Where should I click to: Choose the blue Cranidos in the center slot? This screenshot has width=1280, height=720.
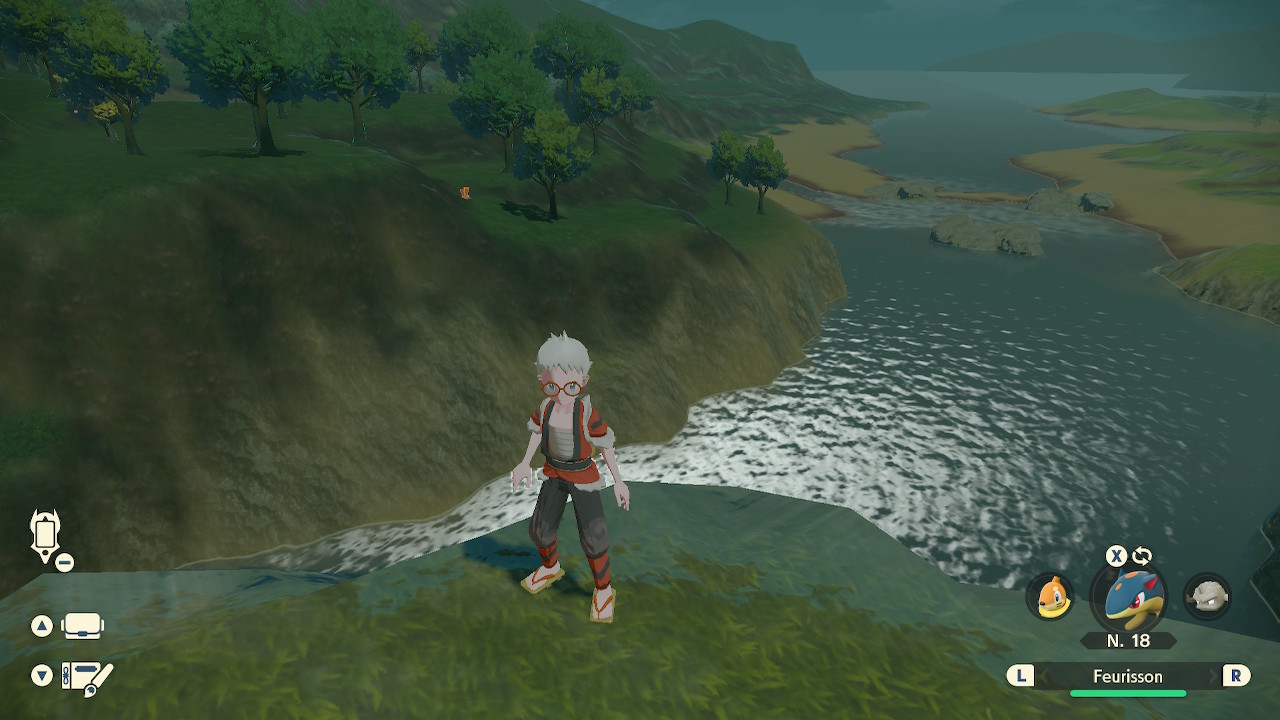pyautogui.click(x=1129, y=597)
